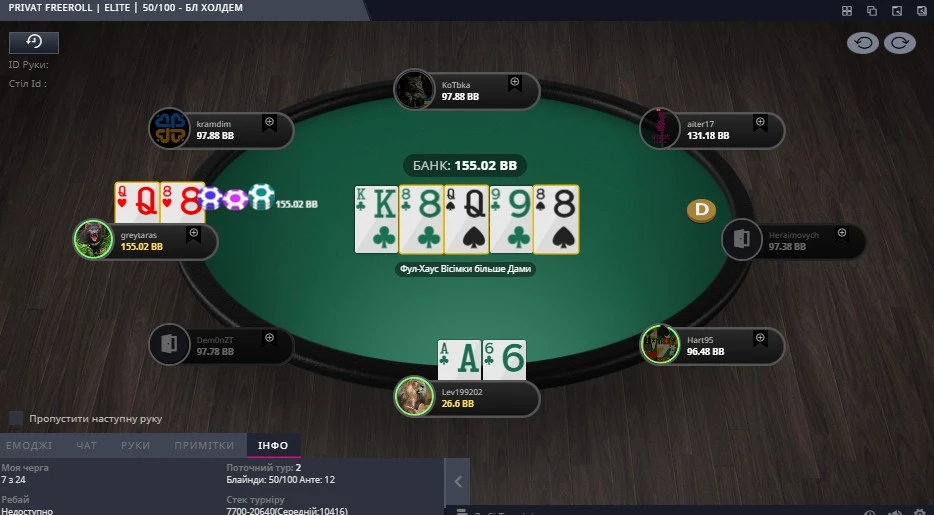Select Dem0nZT's player seat

point(220,345)
